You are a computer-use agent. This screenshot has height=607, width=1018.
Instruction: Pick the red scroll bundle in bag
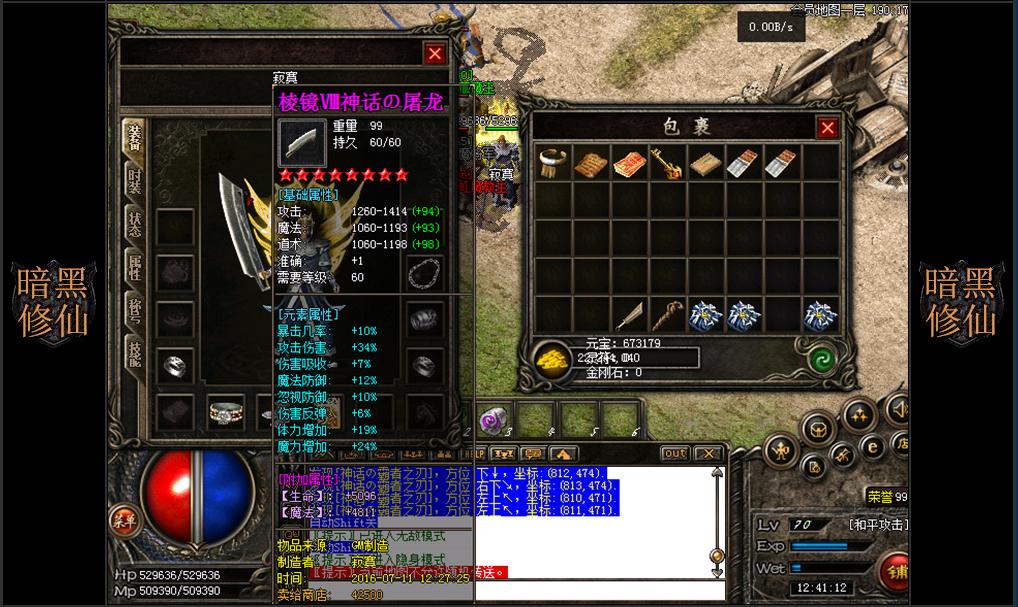click(x=627, y=163)
